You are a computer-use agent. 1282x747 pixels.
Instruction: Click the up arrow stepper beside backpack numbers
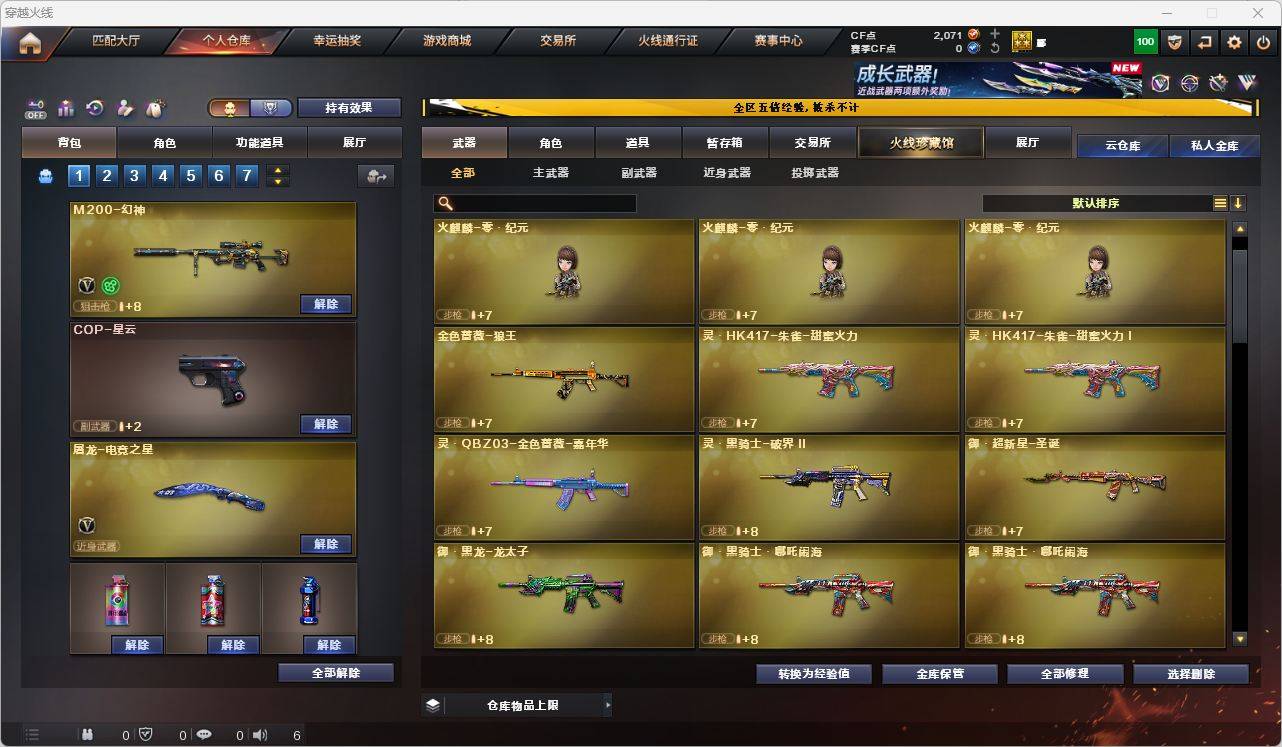click(x=278, y=172)
